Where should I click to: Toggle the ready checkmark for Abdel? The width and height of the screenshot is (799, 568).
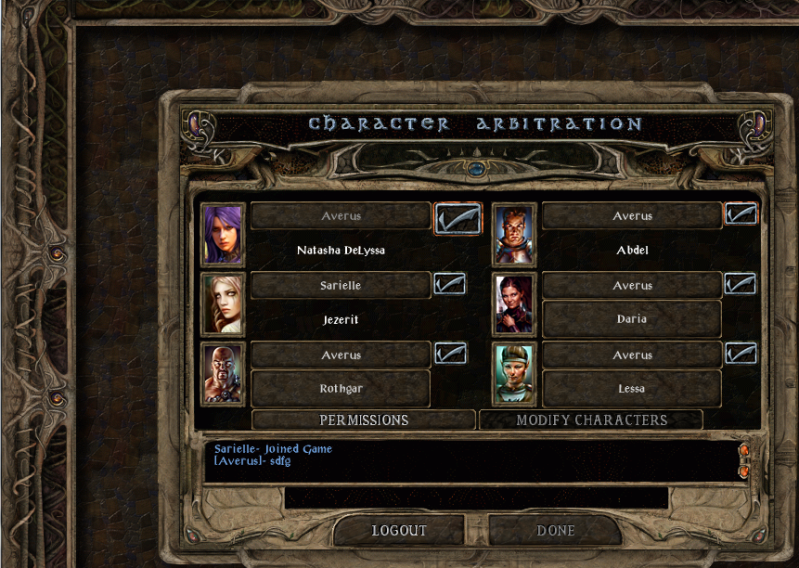741,214
